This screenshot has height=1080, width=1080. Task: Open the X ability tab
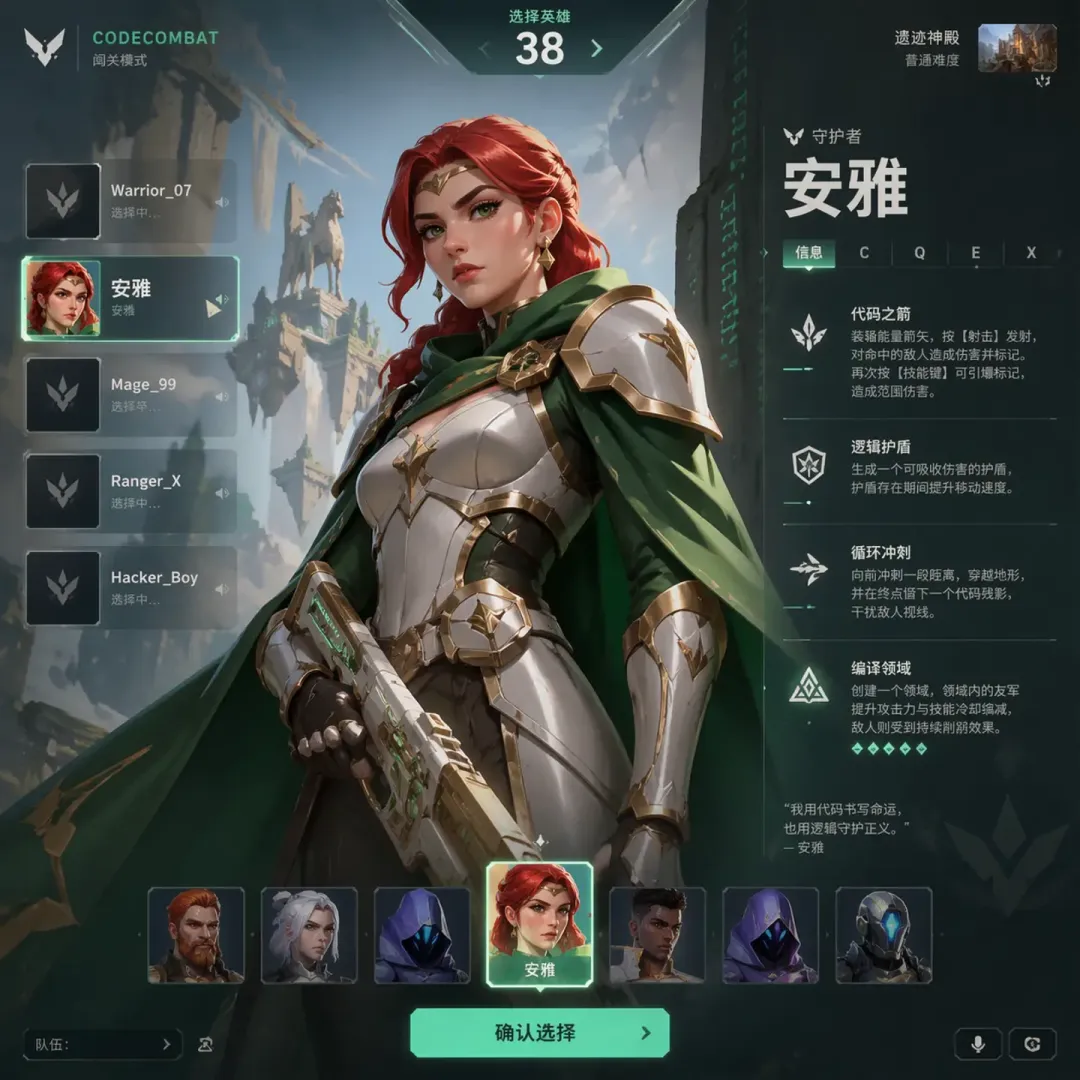[x=1031, y=253]
